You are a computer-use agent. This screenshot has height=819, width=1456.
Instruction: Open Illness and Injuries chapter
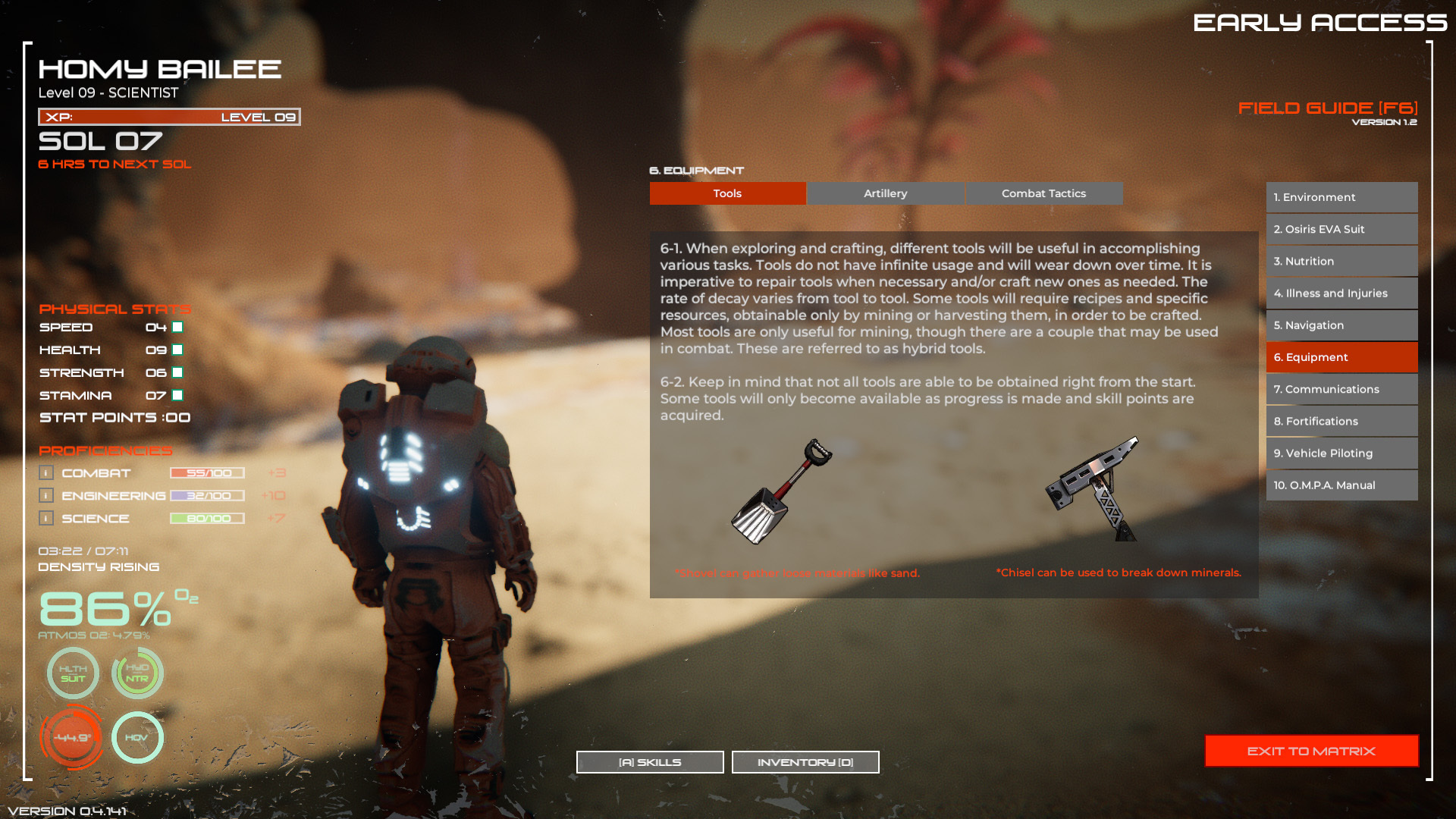tap(1341, 293)
